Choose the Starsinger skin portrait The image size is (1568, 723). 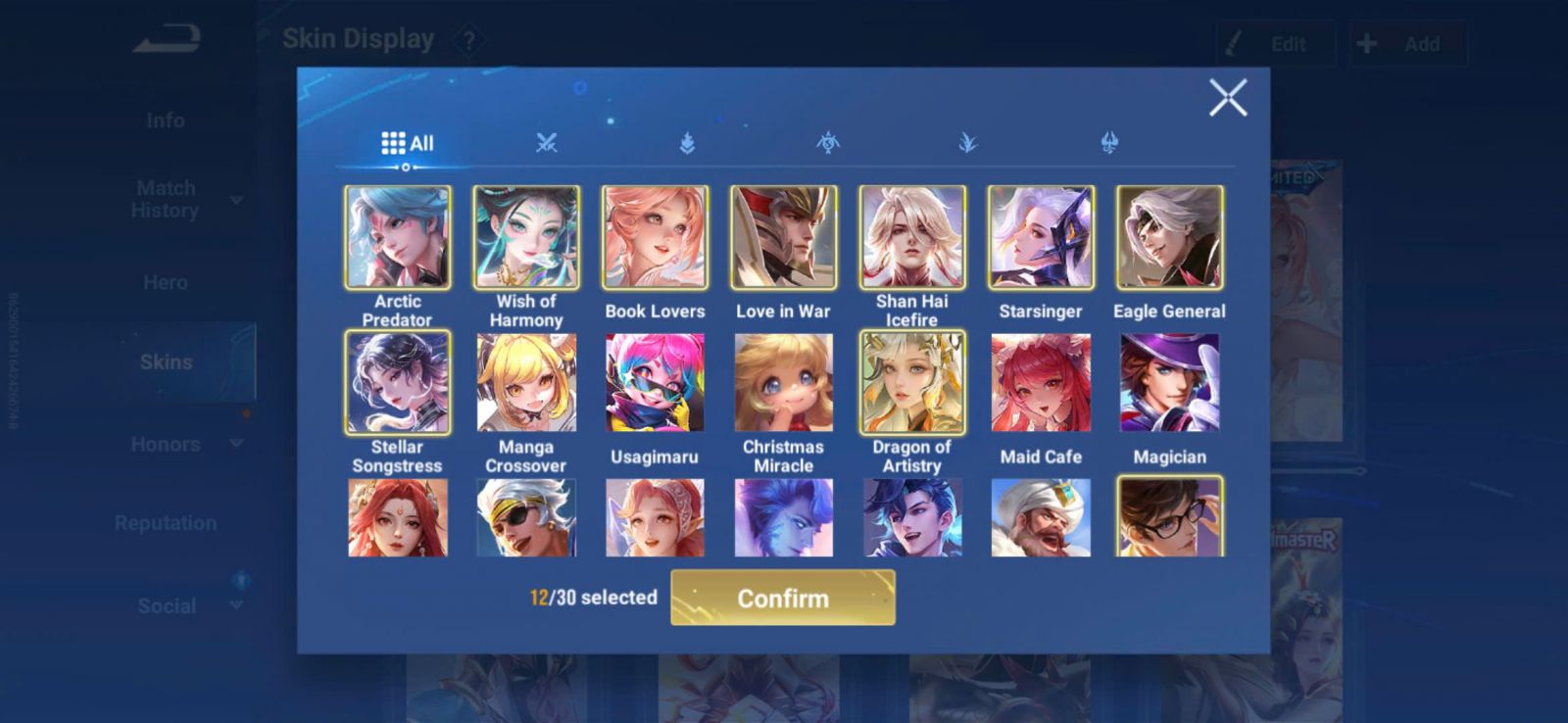[1041, 238]
